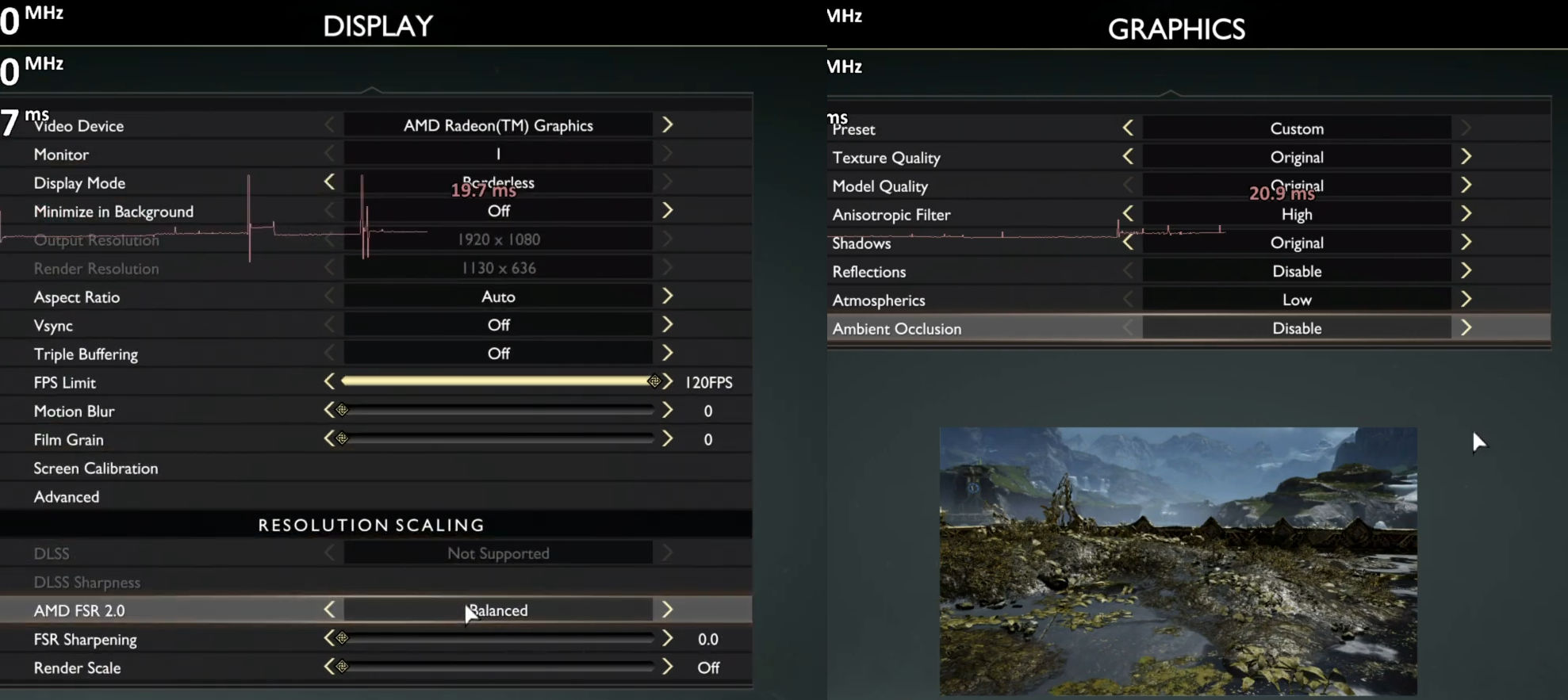Adjust the Motion Blur slider
The image size is (1568, 700).
click(x=498, y=411)
